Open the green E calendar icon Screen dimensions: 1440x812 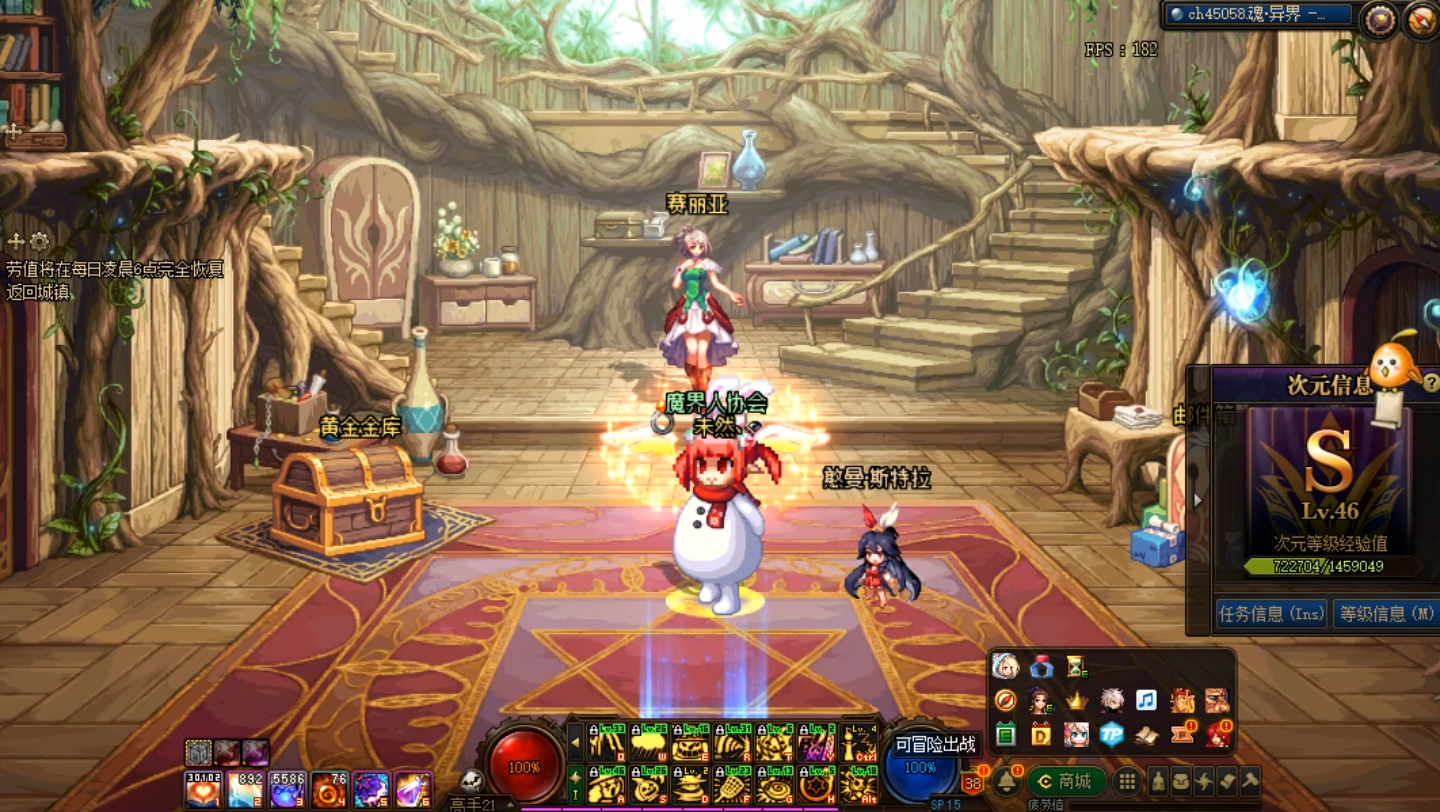click(1006, 735)
